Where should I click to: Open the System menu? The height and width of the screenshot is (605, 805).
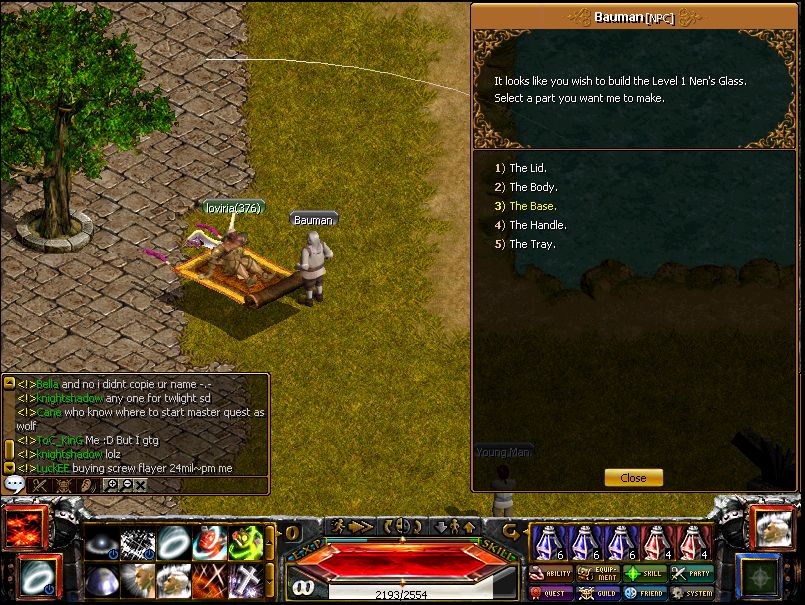click(692, 593)
